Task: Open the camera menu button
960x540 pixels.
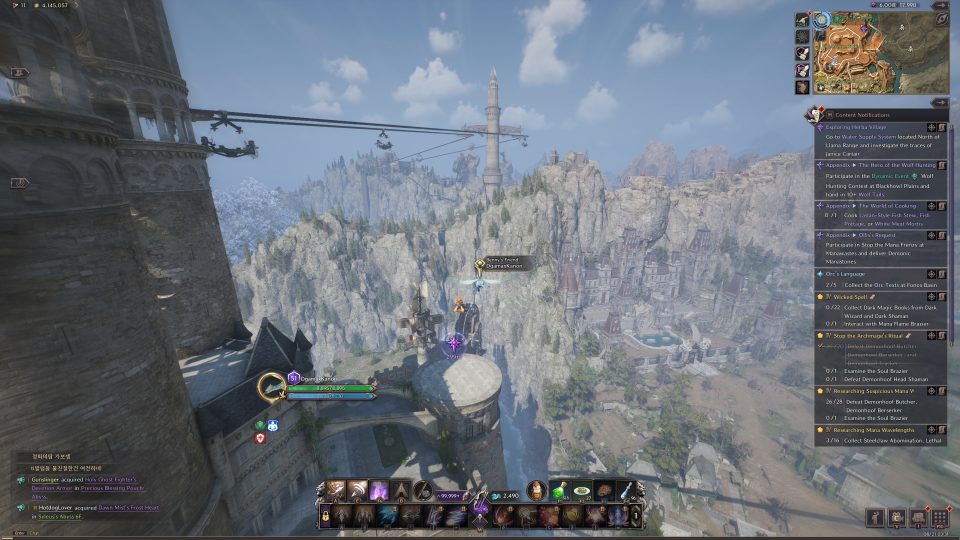Action: click(x=896, y=517)
